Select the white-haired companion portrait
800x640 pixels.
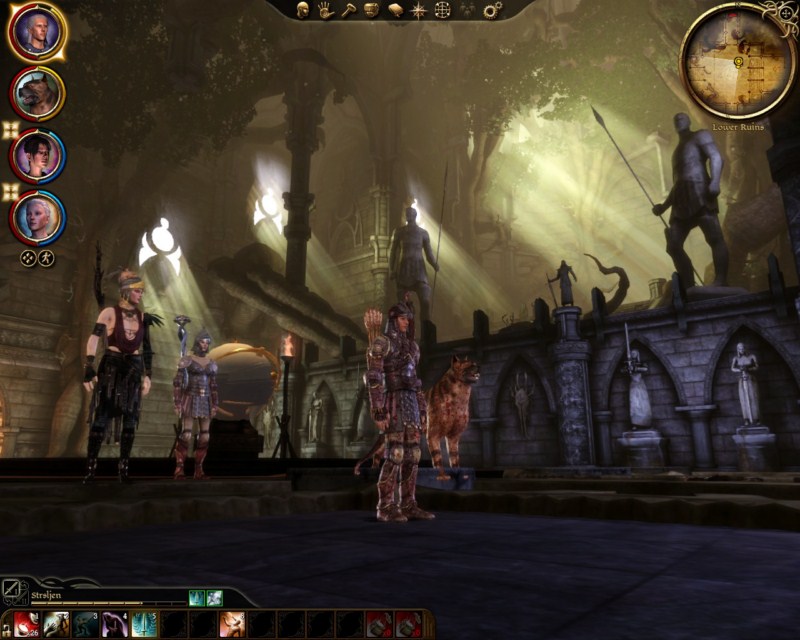(37, 217)
